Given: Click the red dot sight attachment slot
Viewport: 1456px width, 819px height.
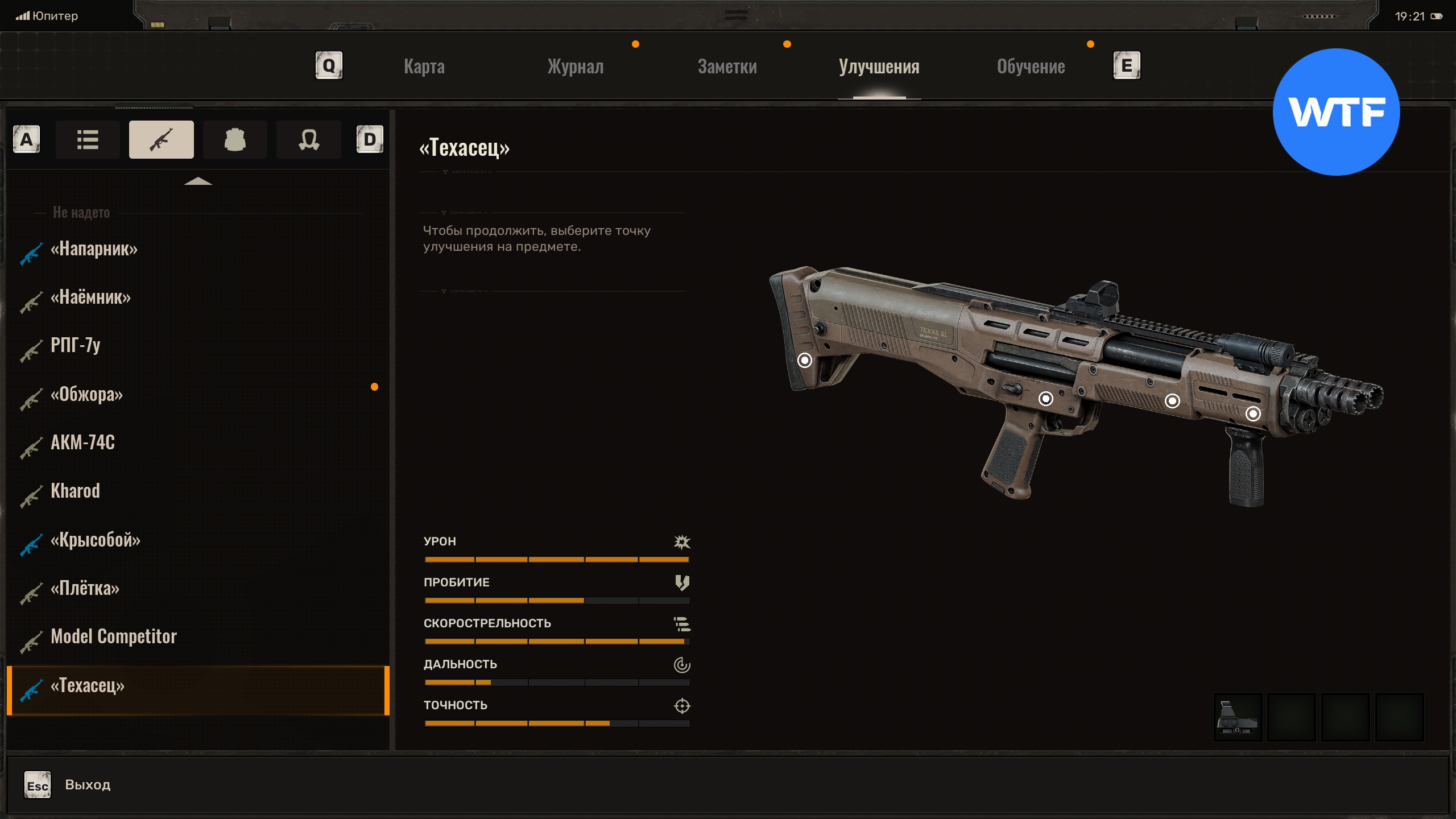Looking at the screenshot, I should tap(1238, 717).
